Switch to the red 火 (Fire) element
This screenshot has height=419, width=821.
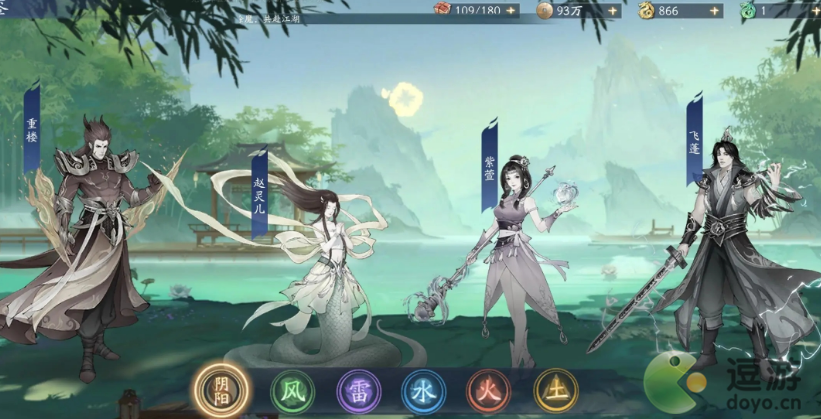pyautogui.click(x=488, y=391)
